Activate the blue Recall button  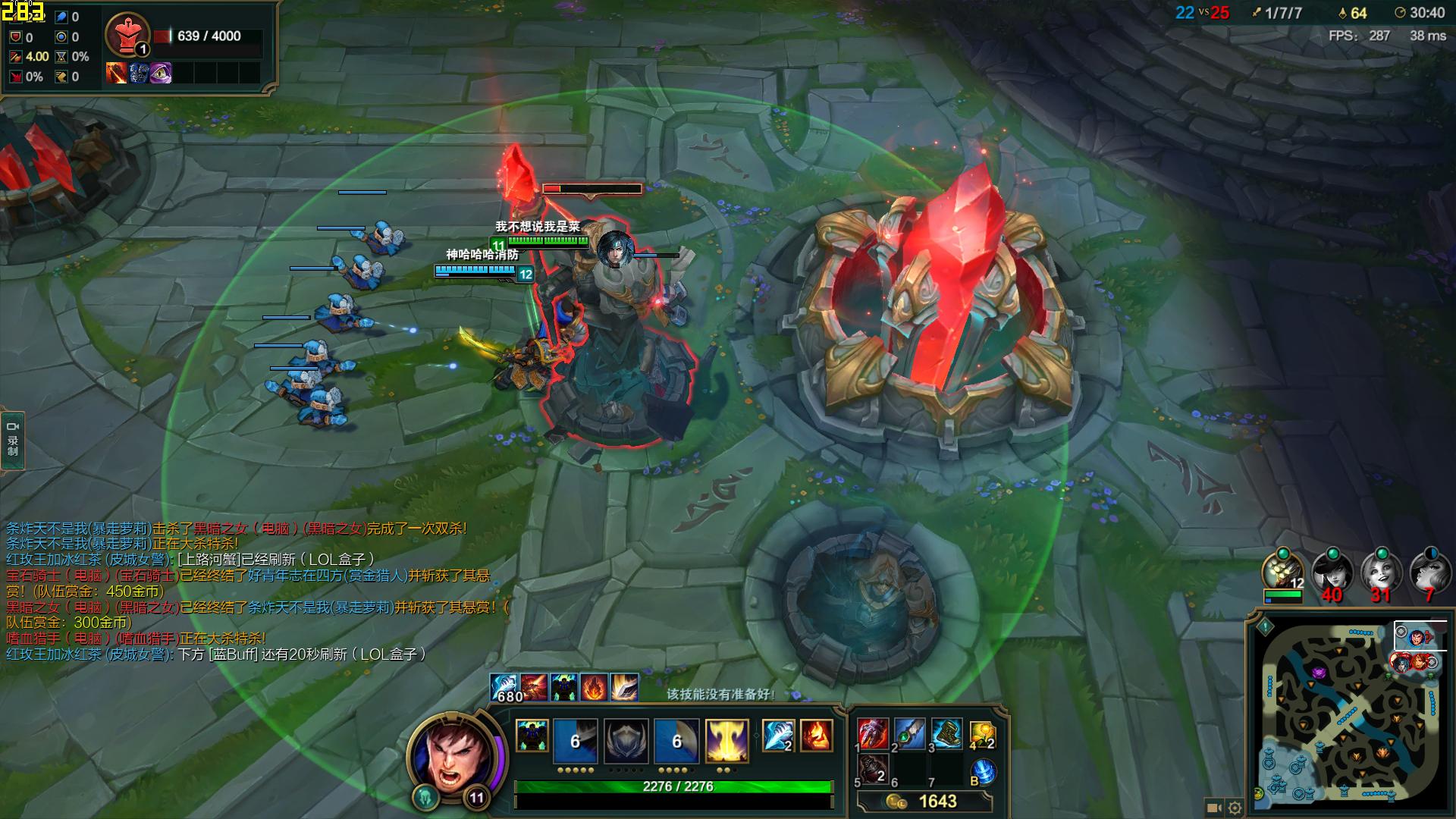(x=983, y=772)
